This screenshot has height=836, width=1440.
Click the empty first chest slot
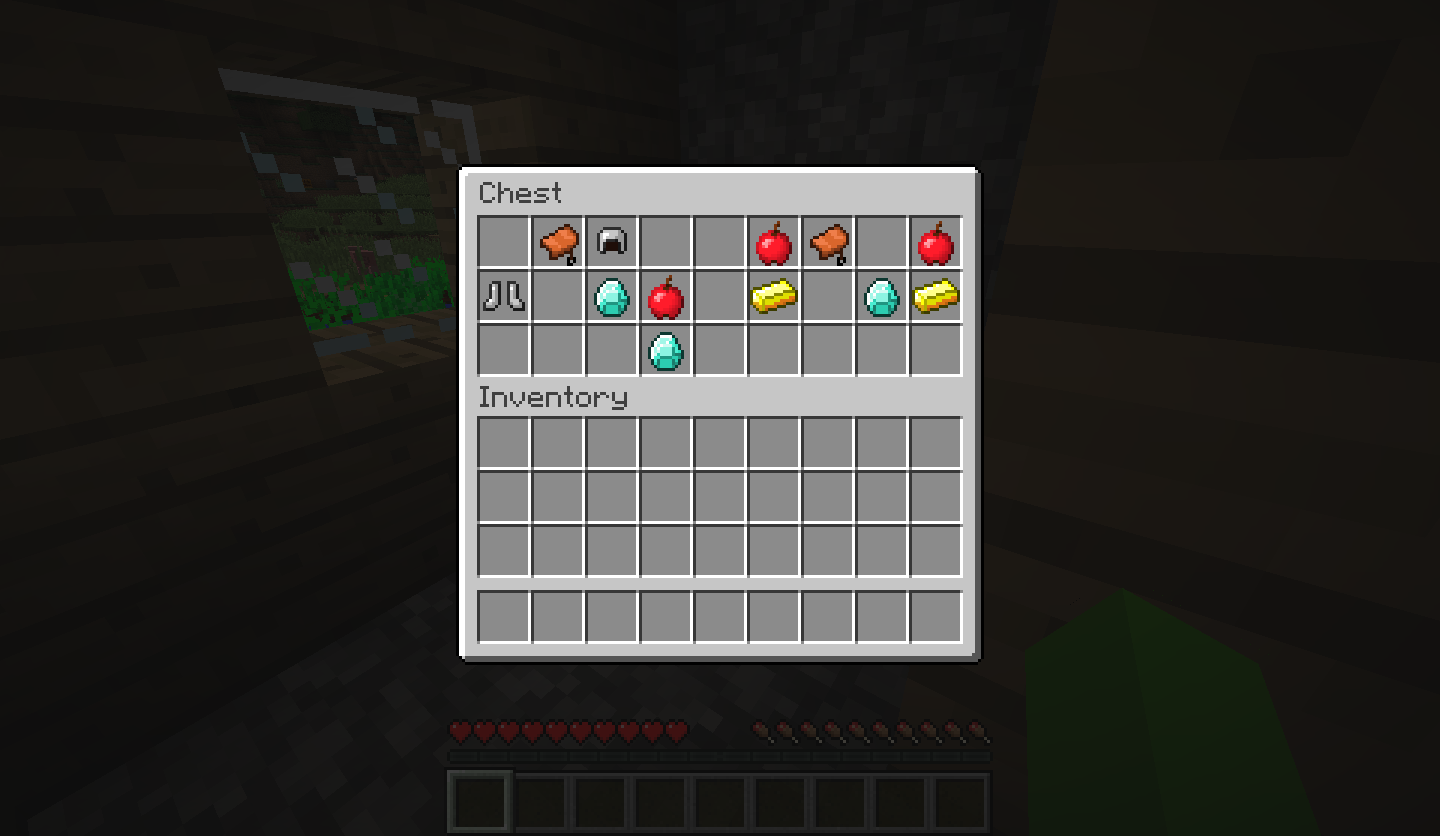click(x=503, y=240)
